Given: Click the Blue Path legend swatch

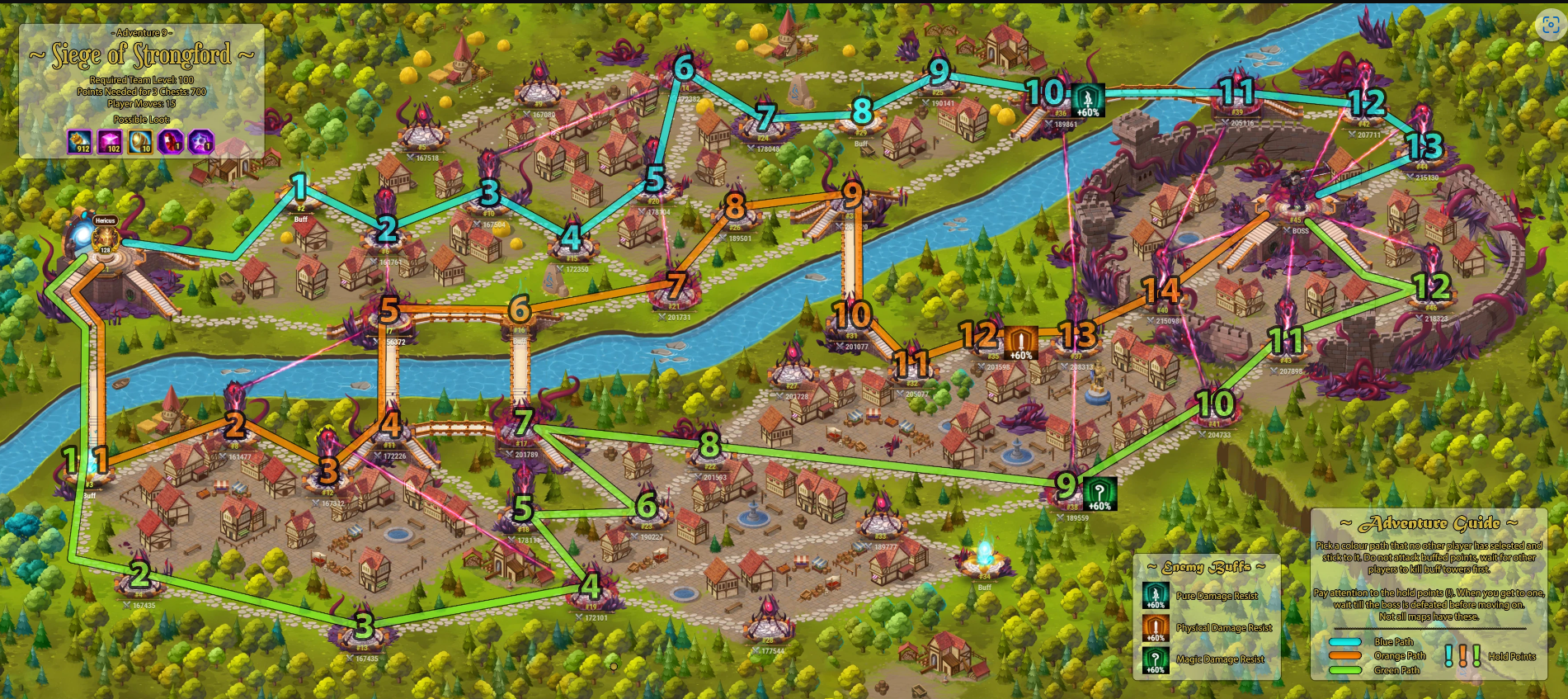Looking at the screenshot, I should click(x=1345, y=642).
